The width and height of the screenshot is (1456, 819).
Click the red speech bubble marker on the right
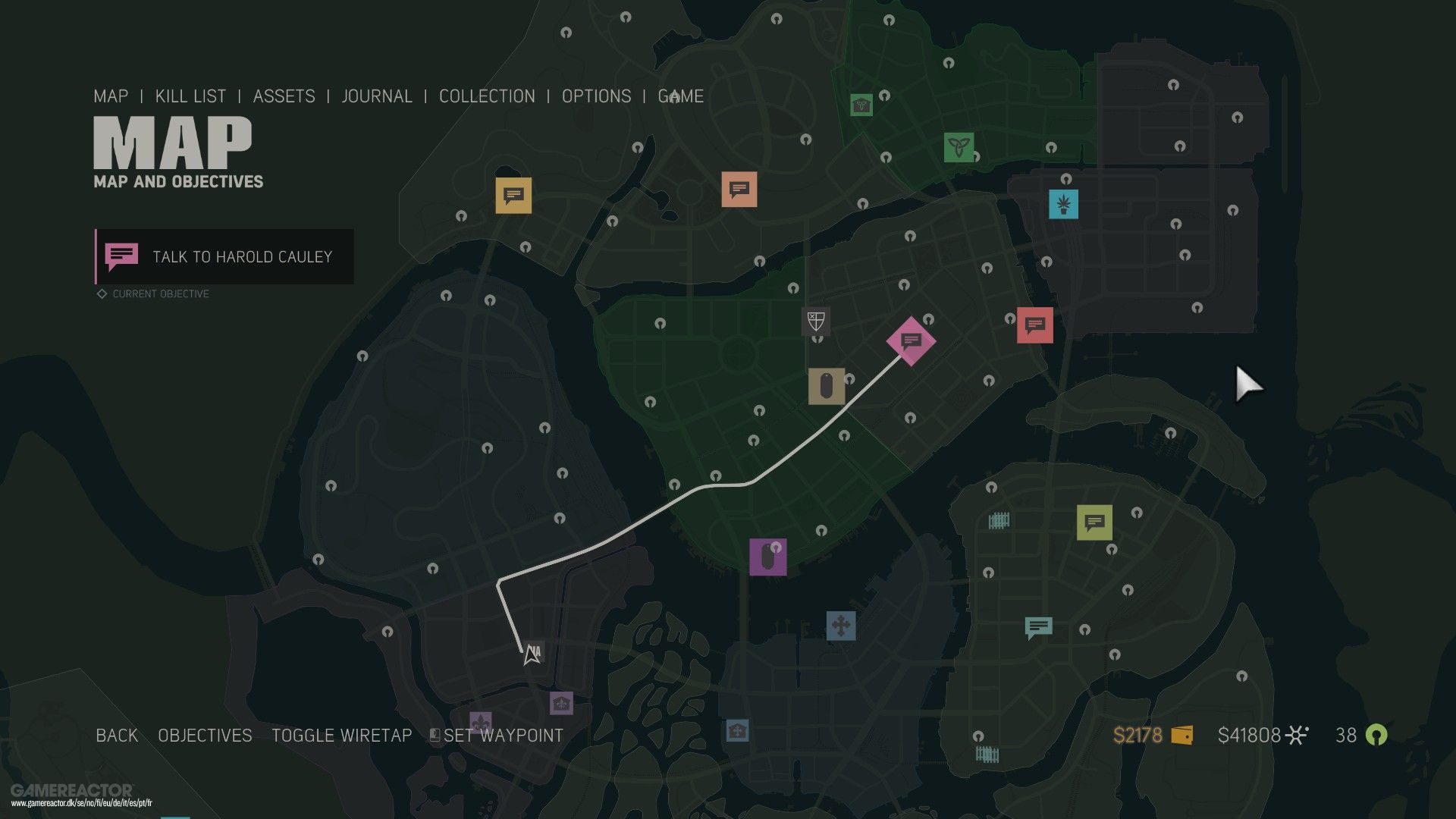point(1034,326)
